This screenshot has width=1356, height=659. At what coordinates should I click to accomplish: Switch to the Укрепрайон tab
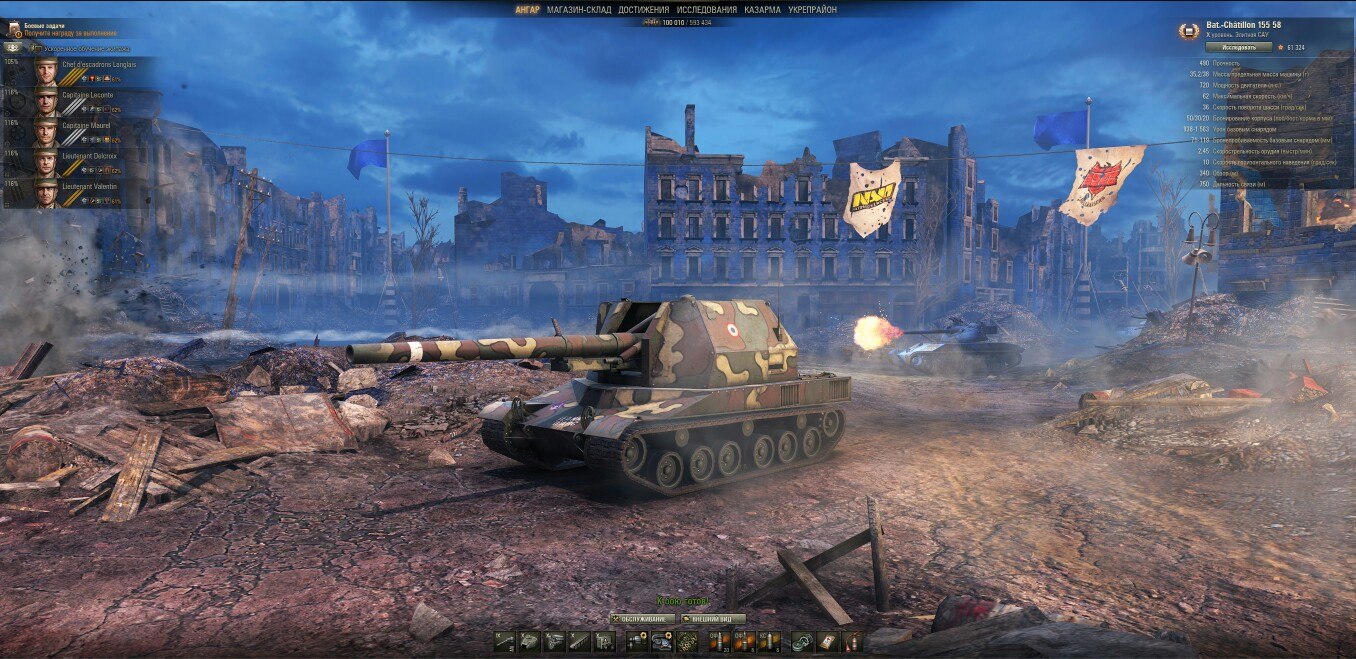click(812, 10)
